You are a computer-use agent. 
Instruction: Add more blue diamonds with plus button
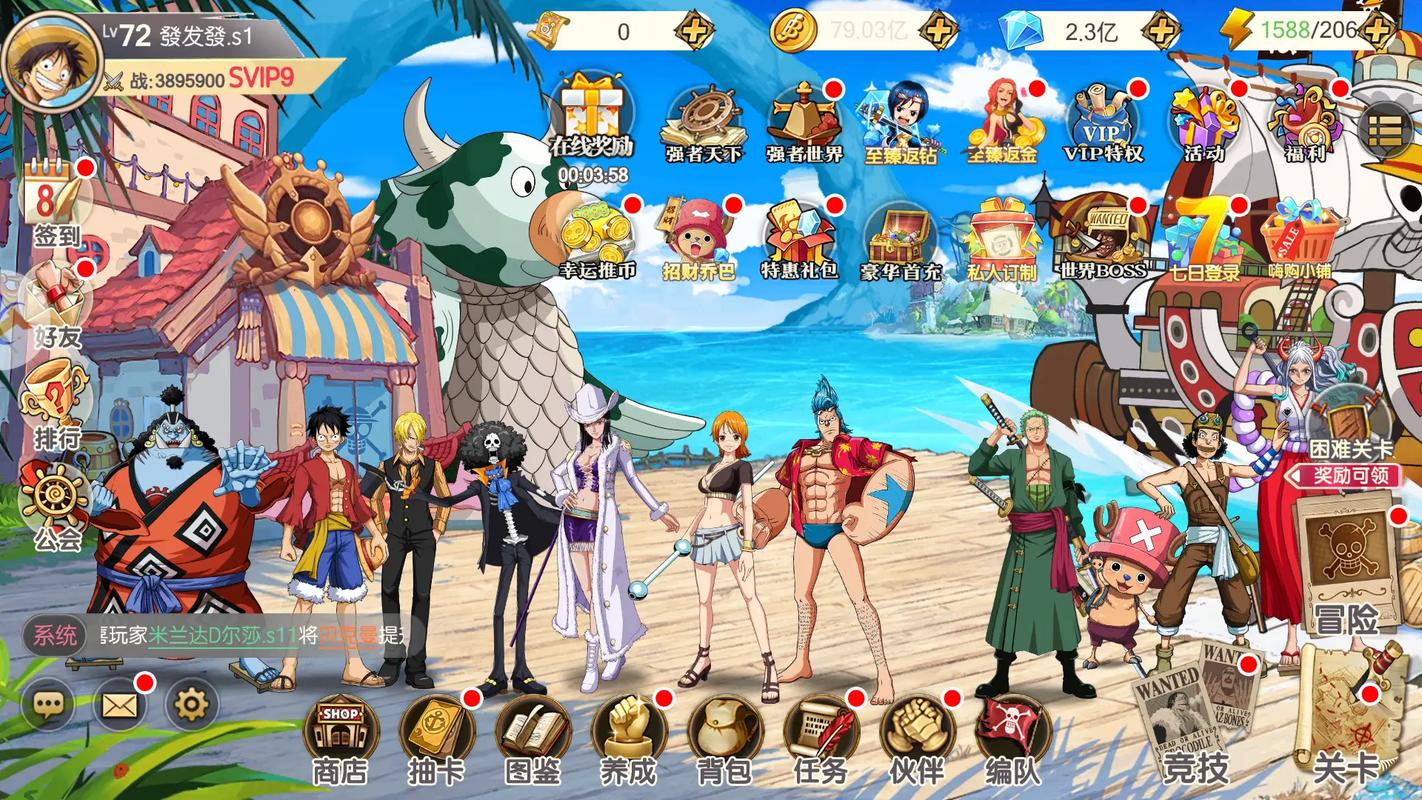(1161, 31)
